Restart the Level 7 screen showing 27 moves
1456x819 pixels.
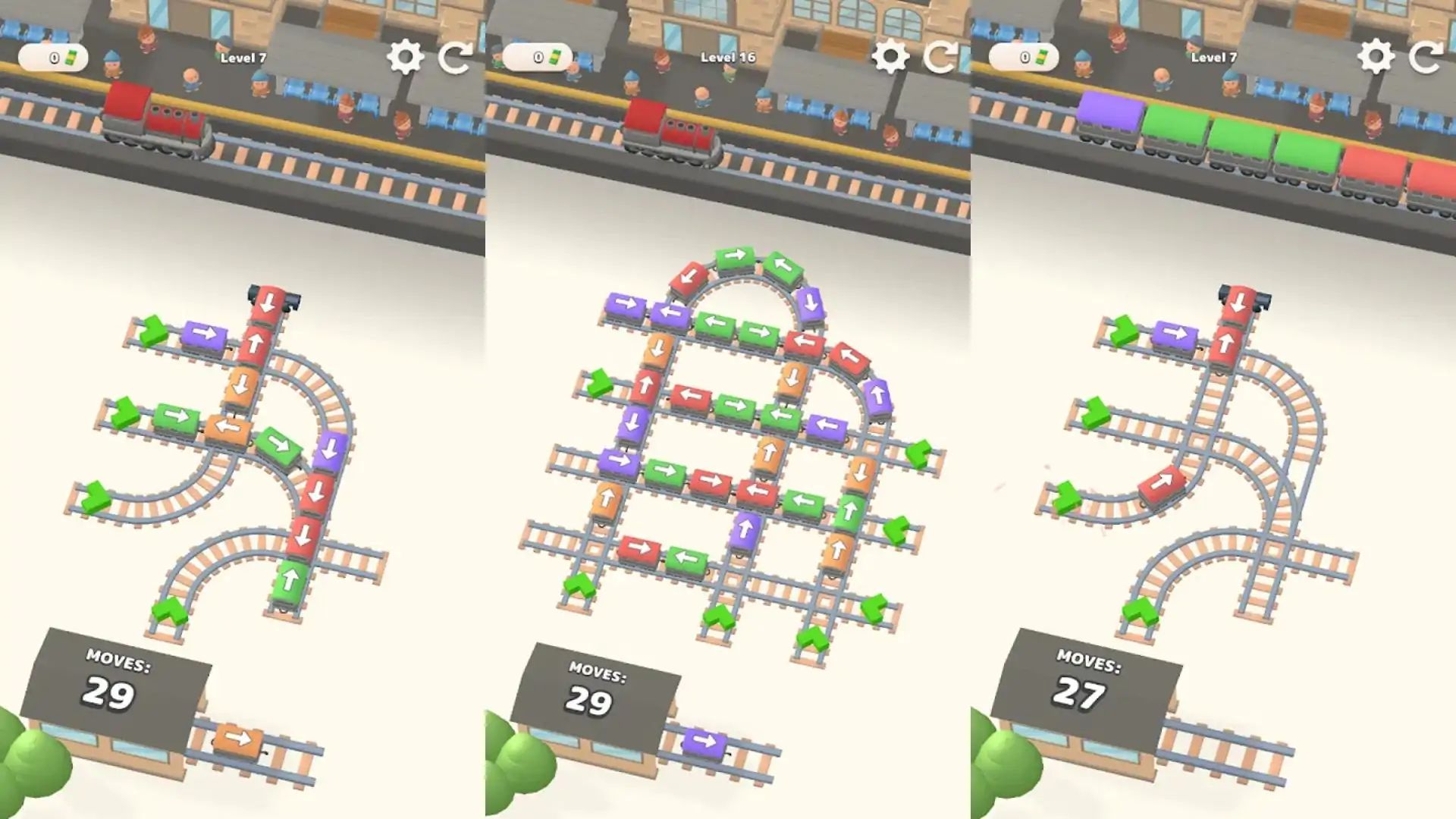[x=1426, y=56]
